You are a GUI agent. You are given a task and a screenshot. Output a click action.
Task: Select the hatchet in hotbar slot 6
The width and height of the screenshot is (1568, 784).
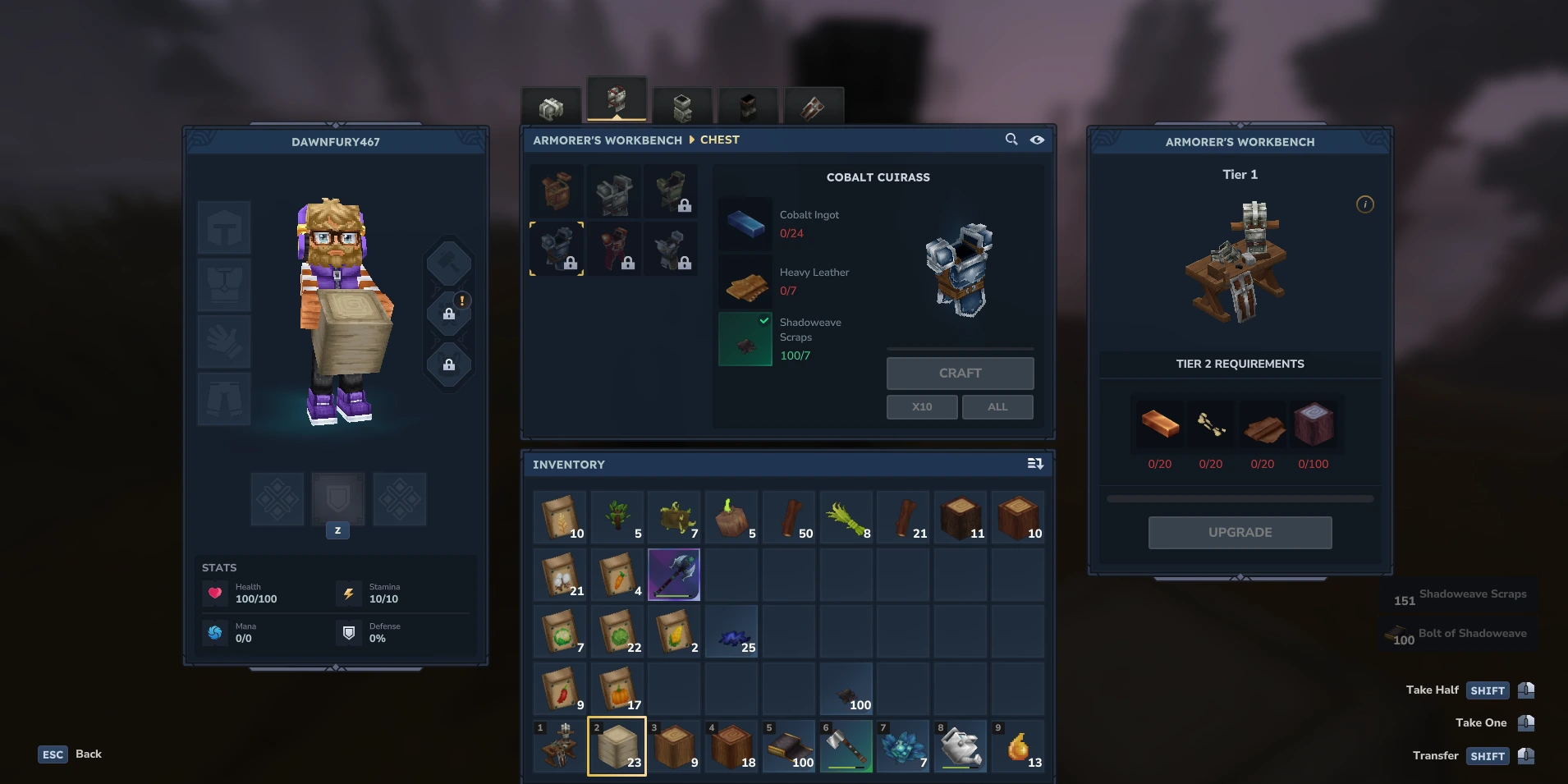(846, 746)
